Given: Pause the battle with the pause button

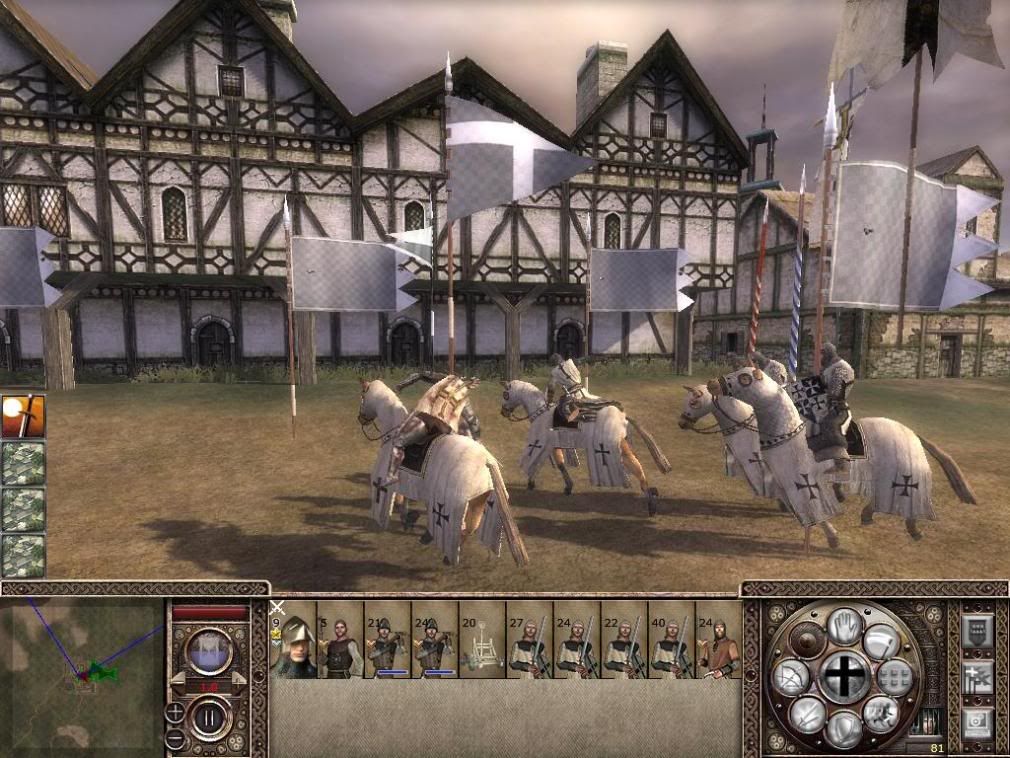Looking at the screenshot, I should tap(210, 718).
